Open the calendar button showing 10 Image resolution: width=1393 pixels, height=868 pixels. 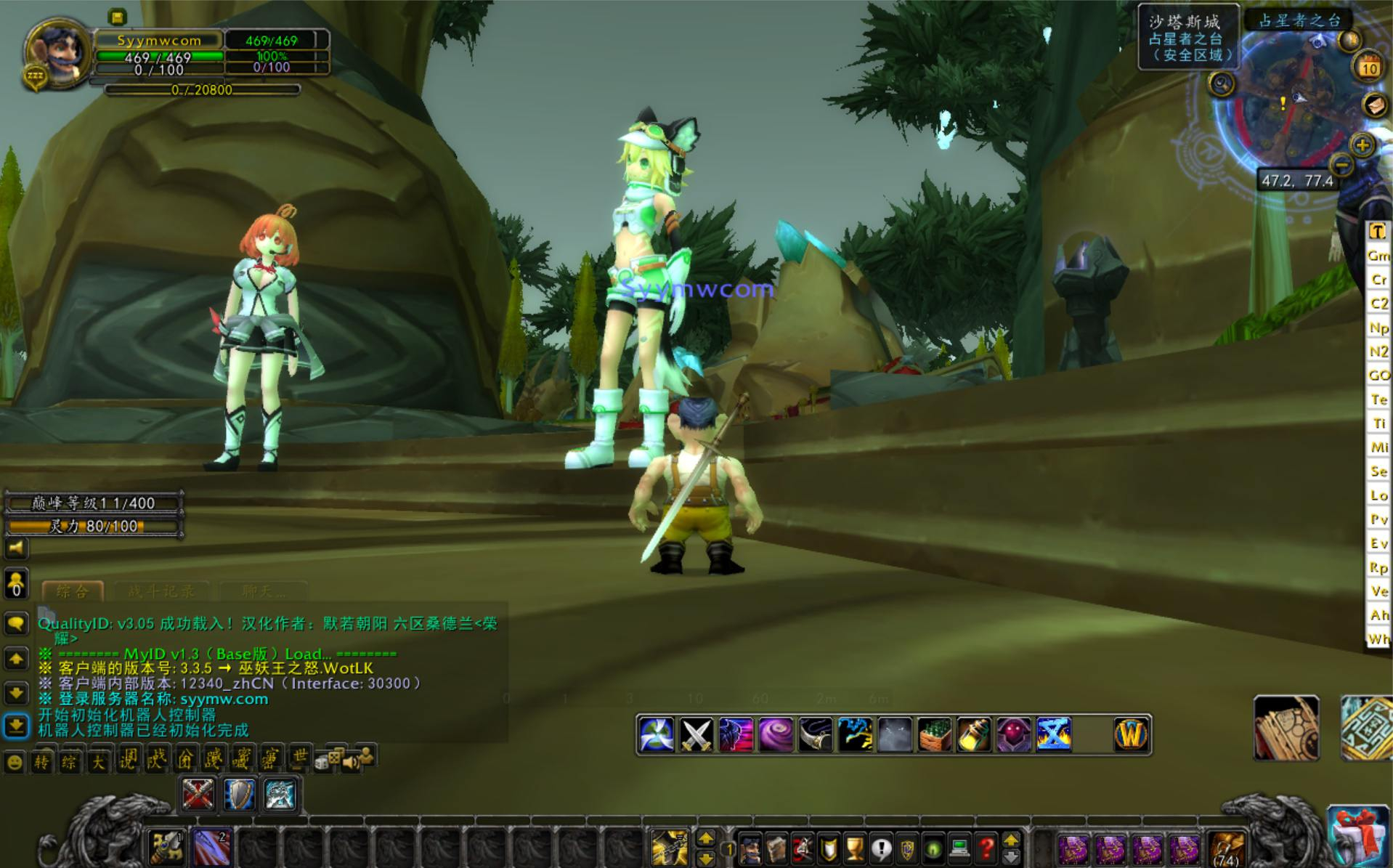1369,68
